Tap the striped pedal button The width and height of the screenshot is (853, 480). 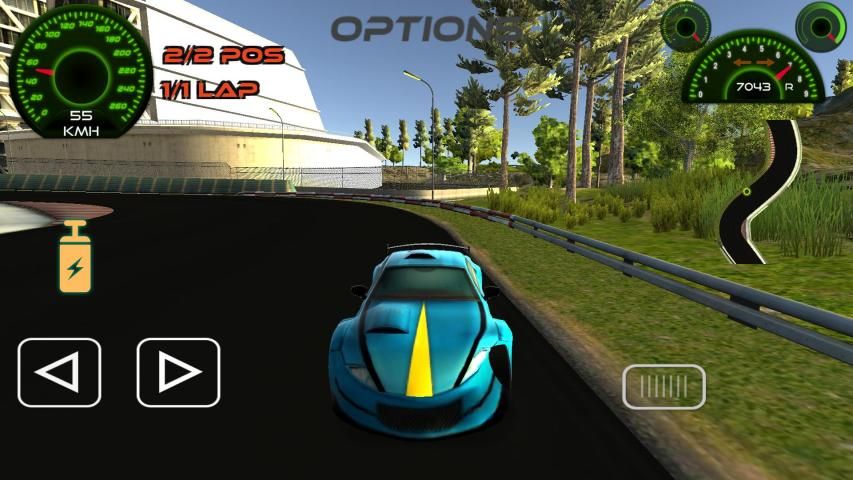tap(664, 387)
